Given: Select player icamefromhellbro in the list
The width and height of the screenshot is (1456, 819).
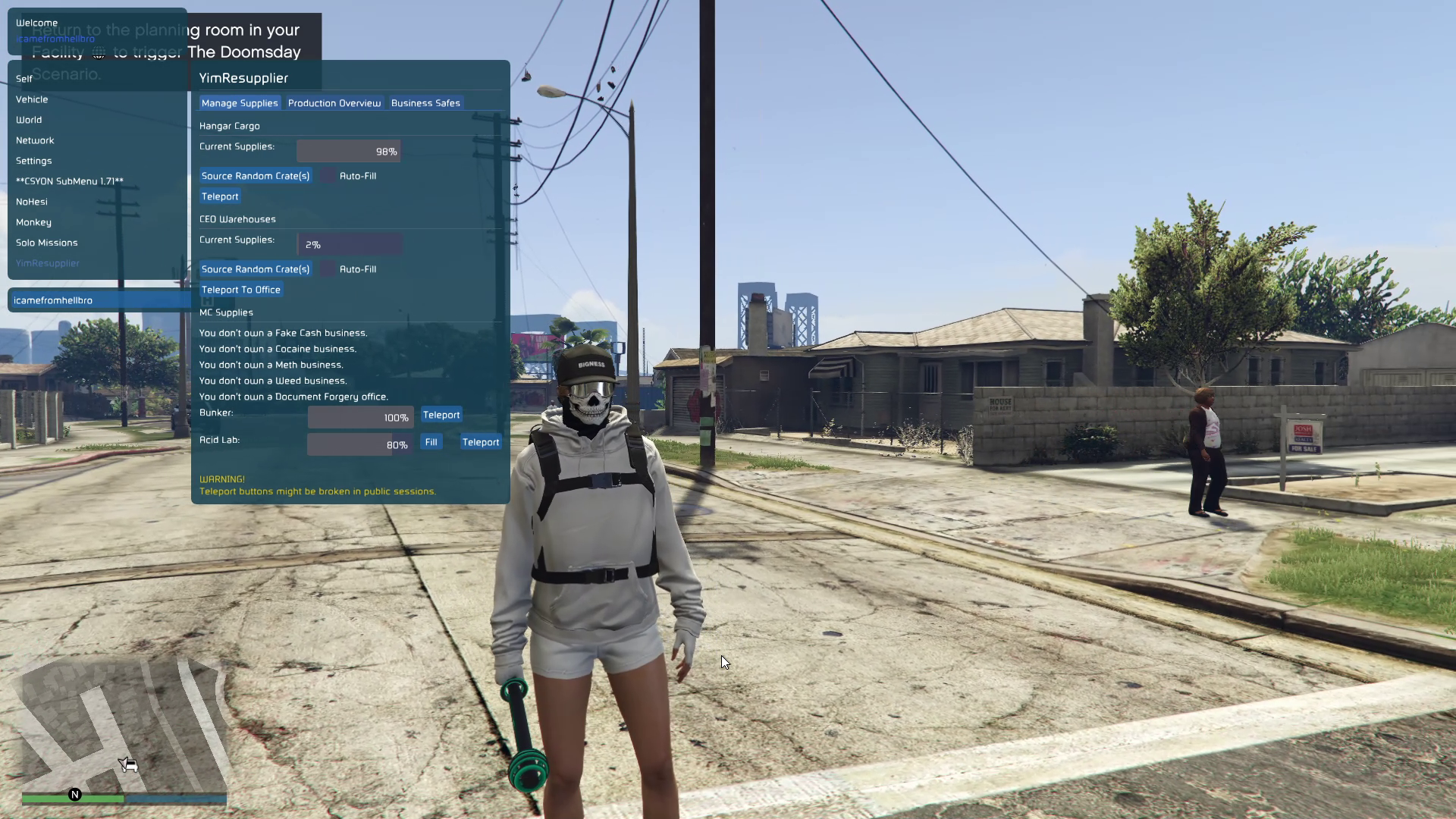Looking at the screenshot, I should [53, 300].
